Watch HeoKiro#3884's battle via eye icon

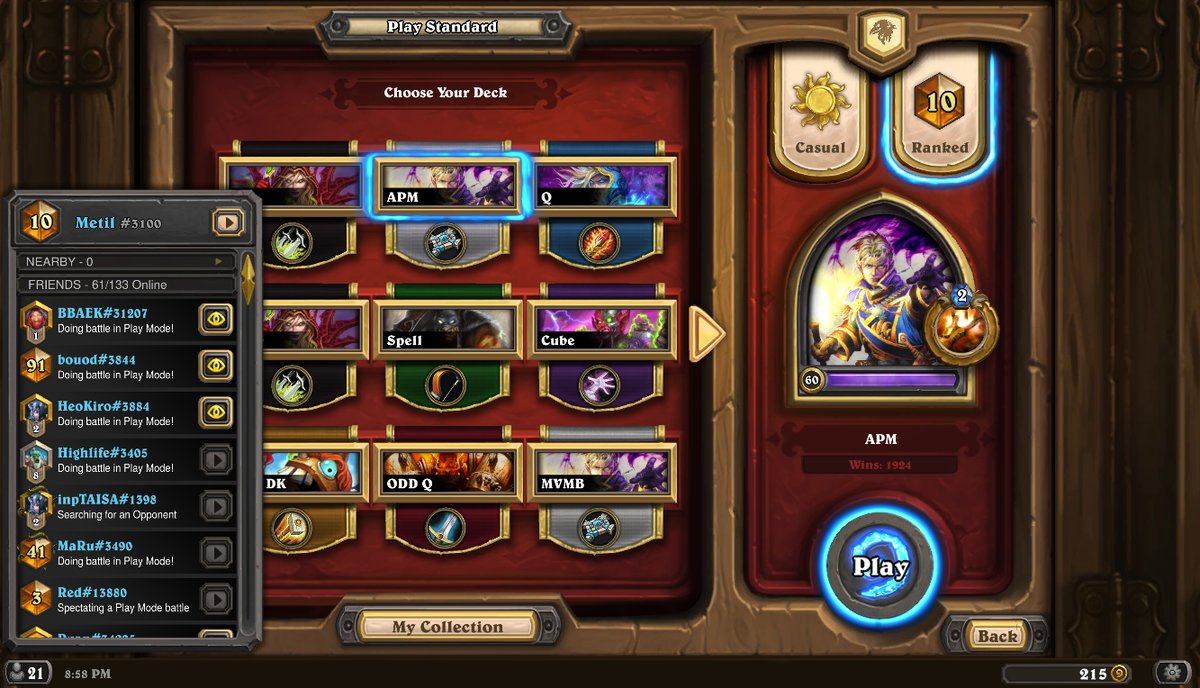click(216, 411)
